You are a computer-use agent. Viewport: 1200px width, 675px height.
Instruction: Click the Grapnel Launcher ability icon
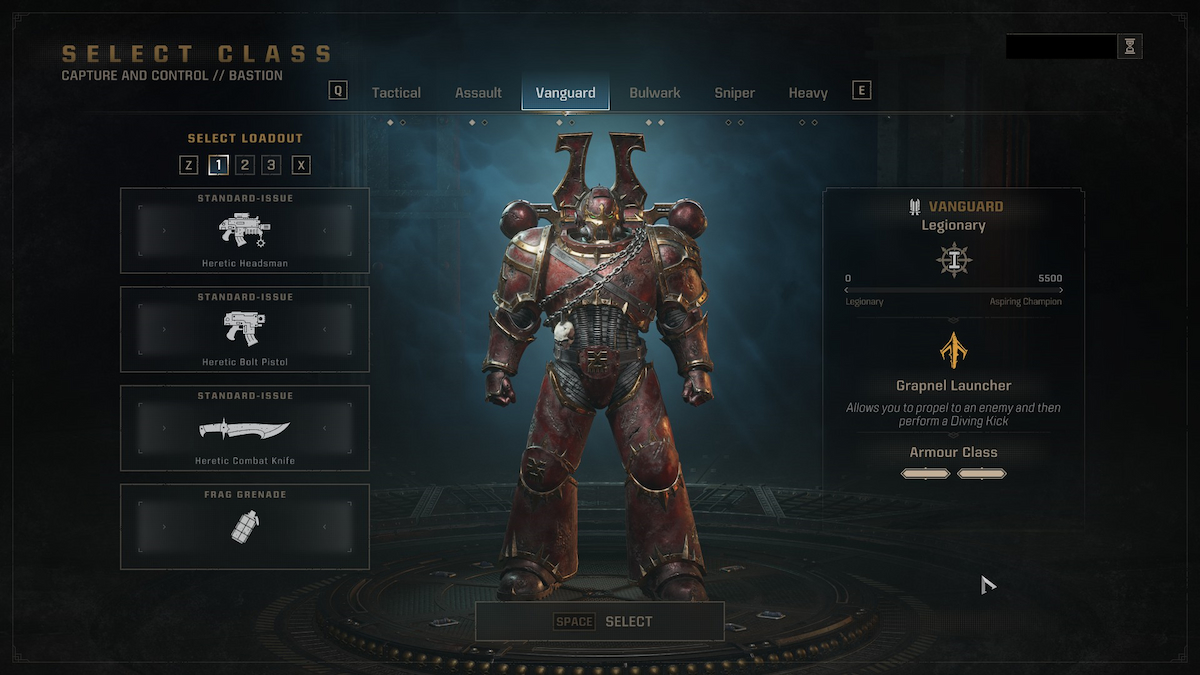953,350
